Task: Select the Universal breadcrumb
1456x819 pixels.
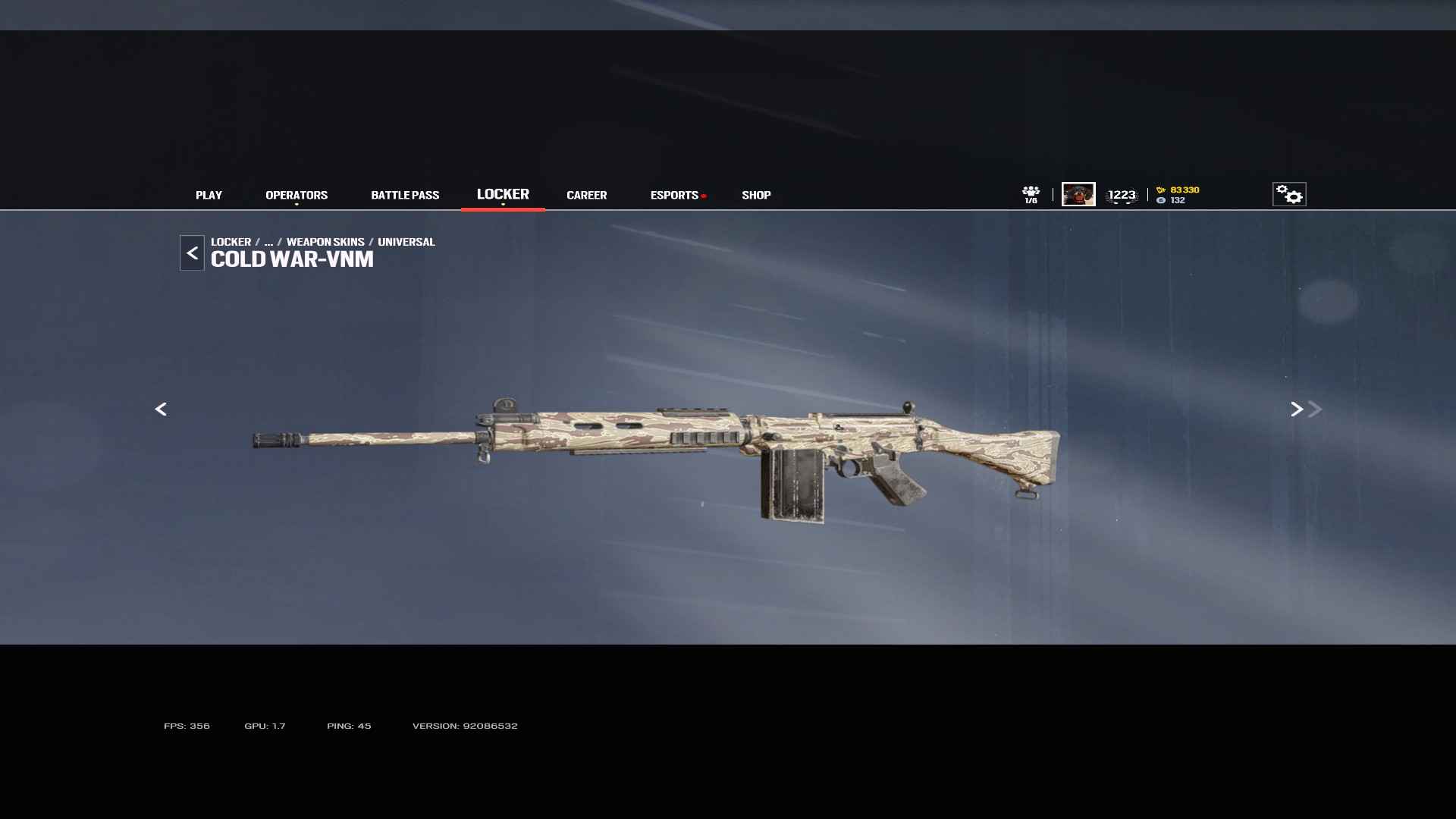Action: 406,242
